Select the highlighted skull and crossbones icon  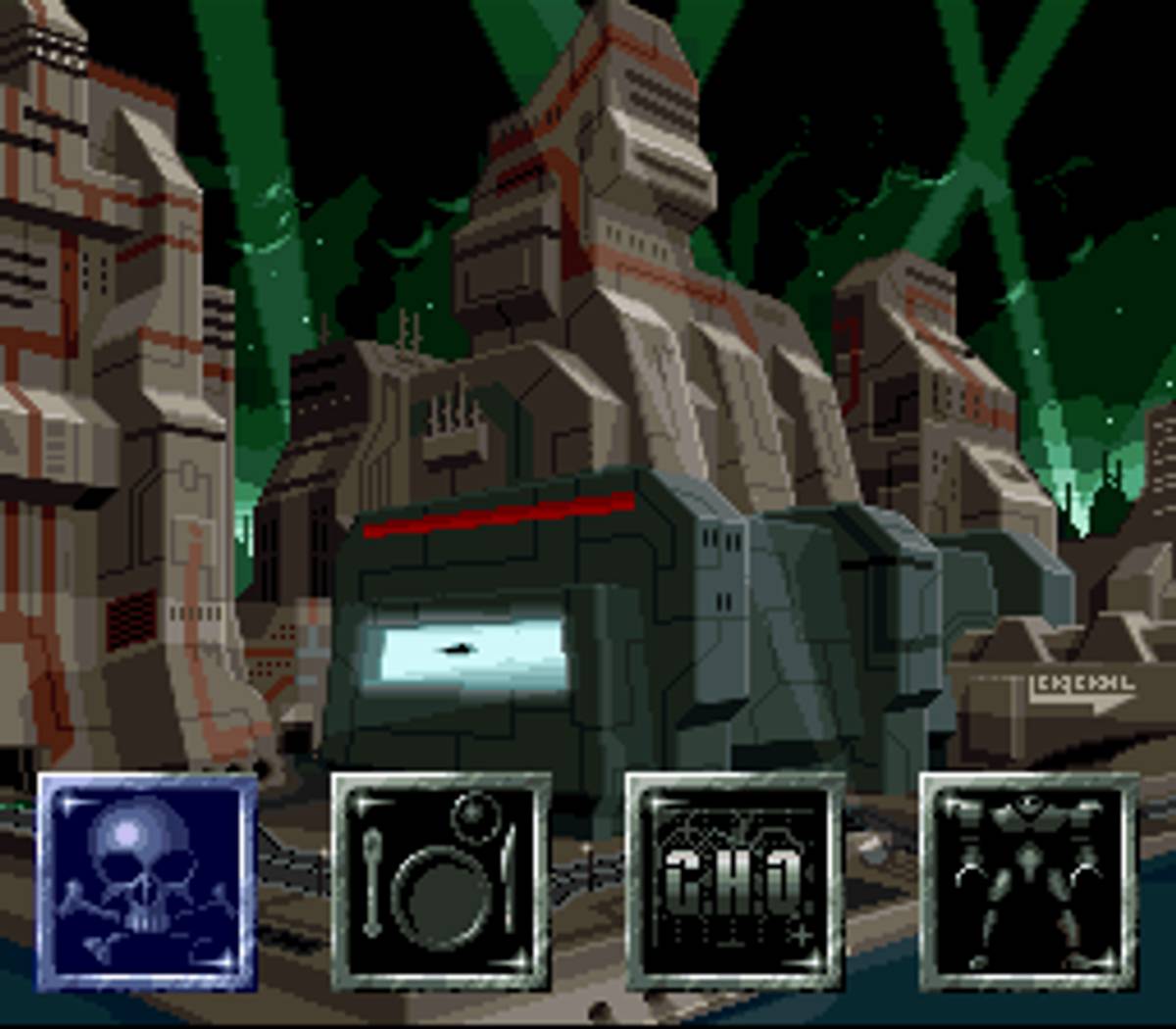(147, 882)
